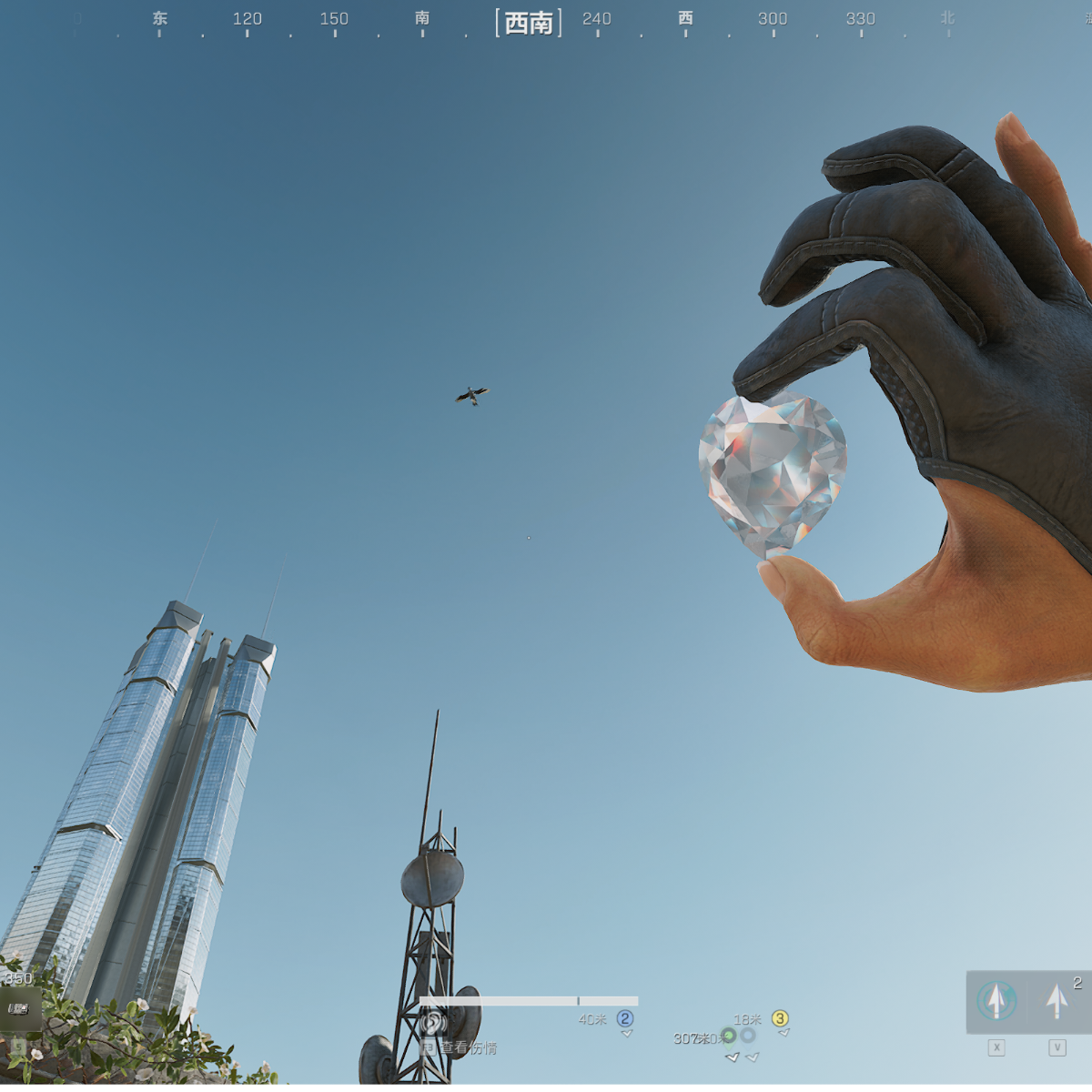Click the yellow teammate marker numbered 3
The image size is (1092, 1092).
(780, 1018)
